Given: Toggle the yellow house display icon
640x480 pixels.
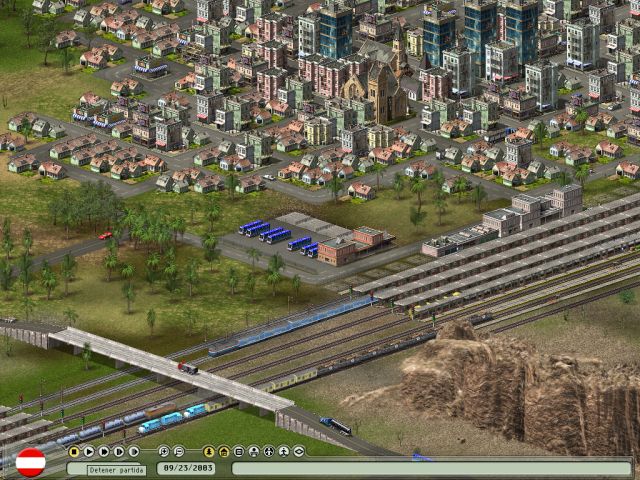Looking at the screenshot, I should [224, 452].
